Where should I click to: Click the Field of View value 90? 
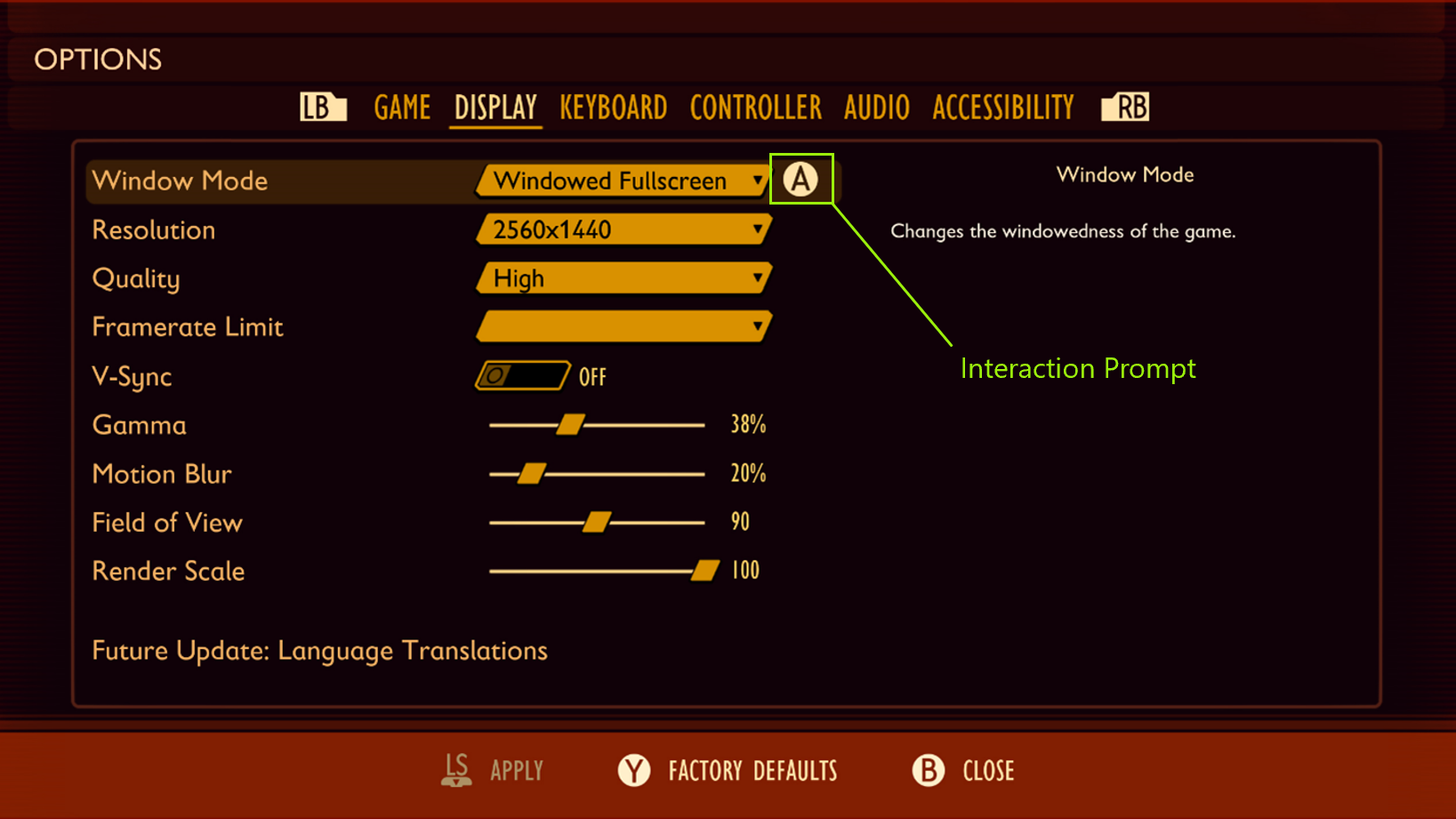click(739, 521)
